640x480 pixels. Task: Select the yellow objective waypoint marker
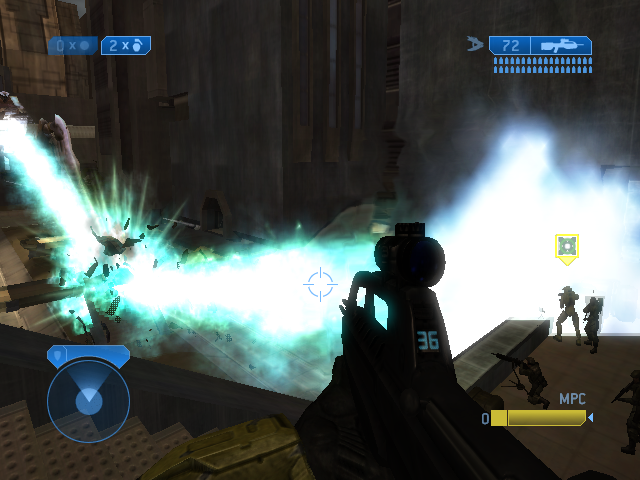[567, 247]
